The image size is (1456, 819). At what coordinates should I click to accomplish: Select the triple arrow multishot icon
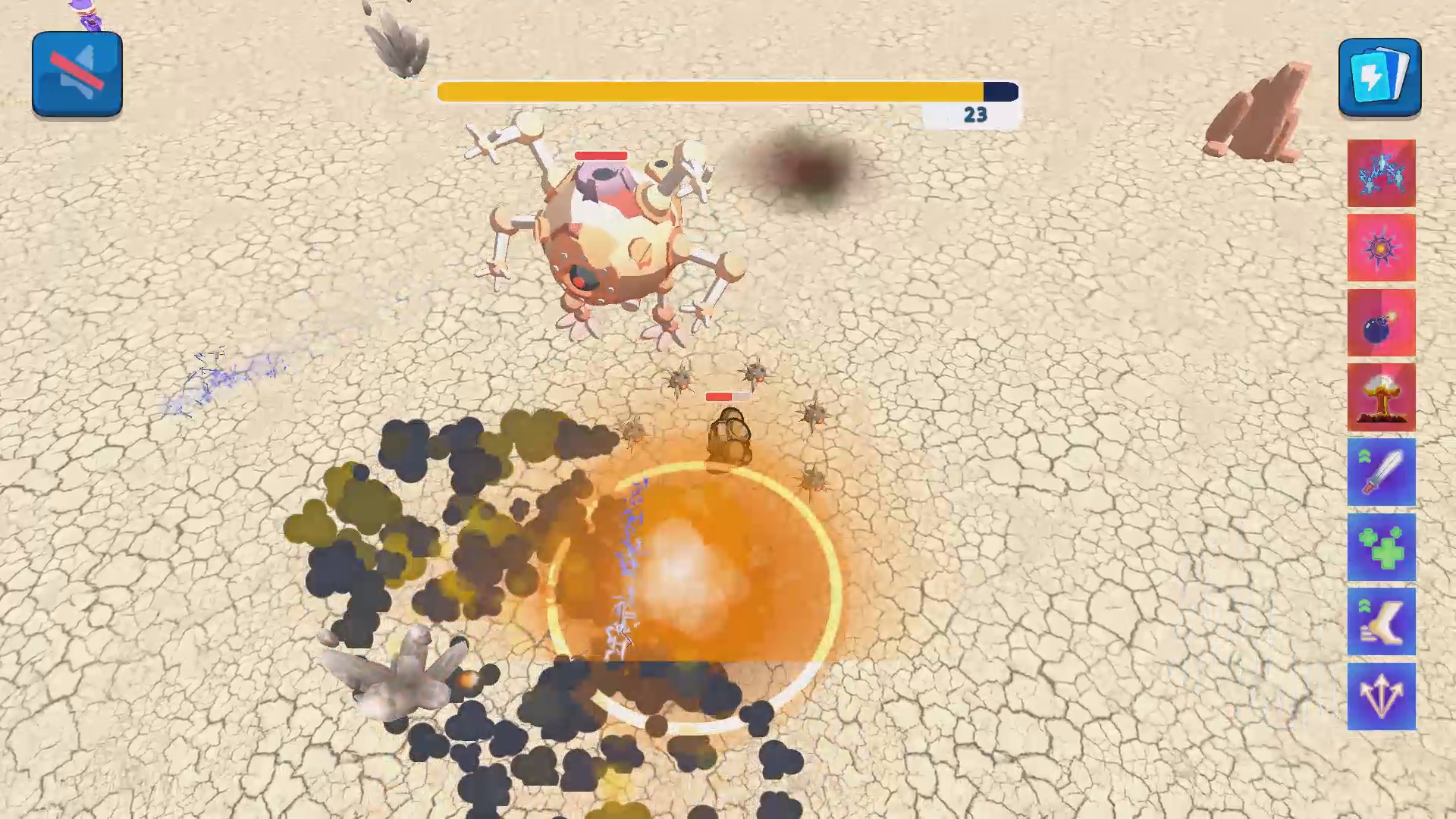pos(1381,696)
